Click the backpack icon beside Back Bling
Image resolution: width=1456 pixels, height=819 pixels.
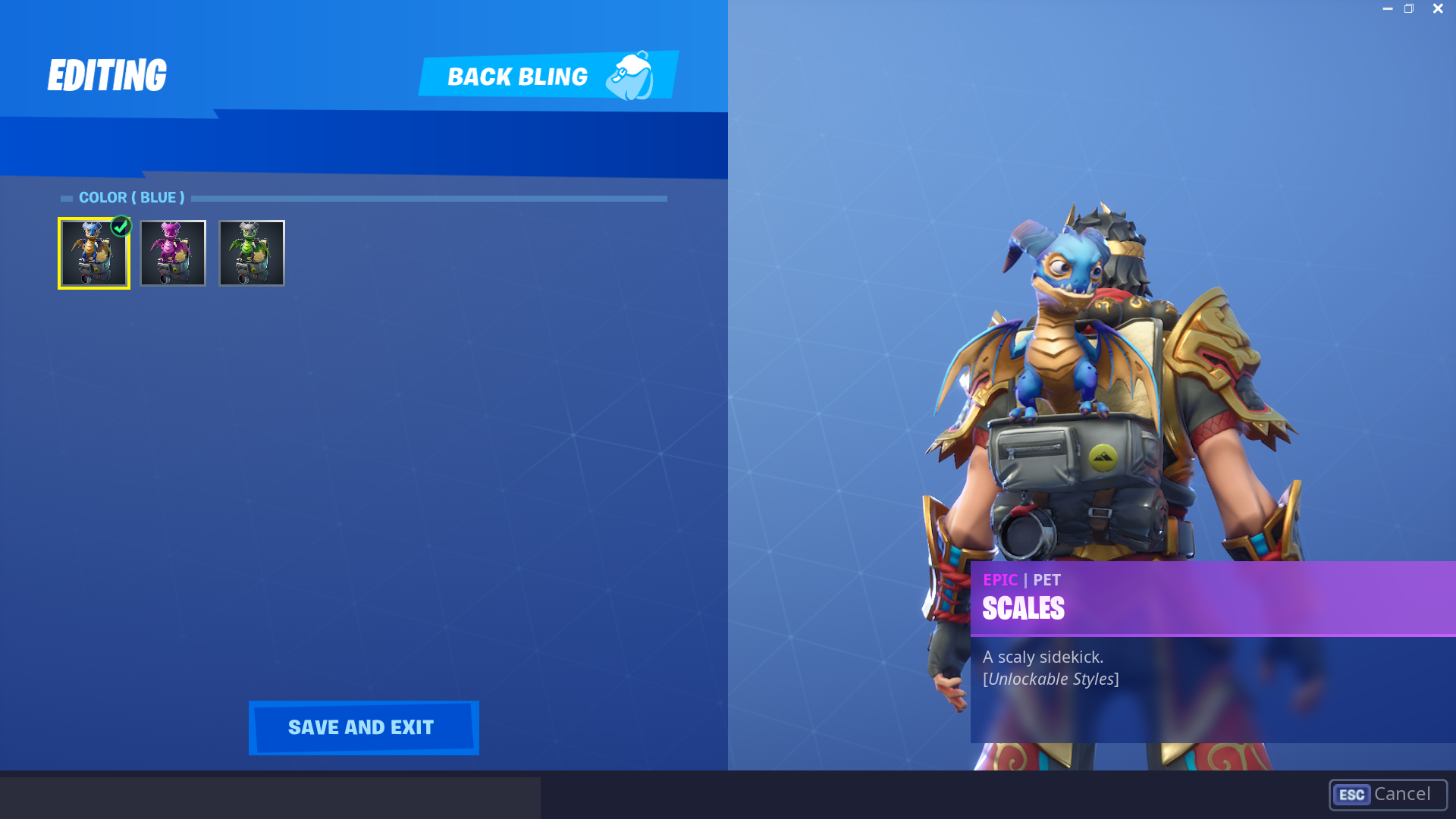pyautogui.click(x=631, y=76)
